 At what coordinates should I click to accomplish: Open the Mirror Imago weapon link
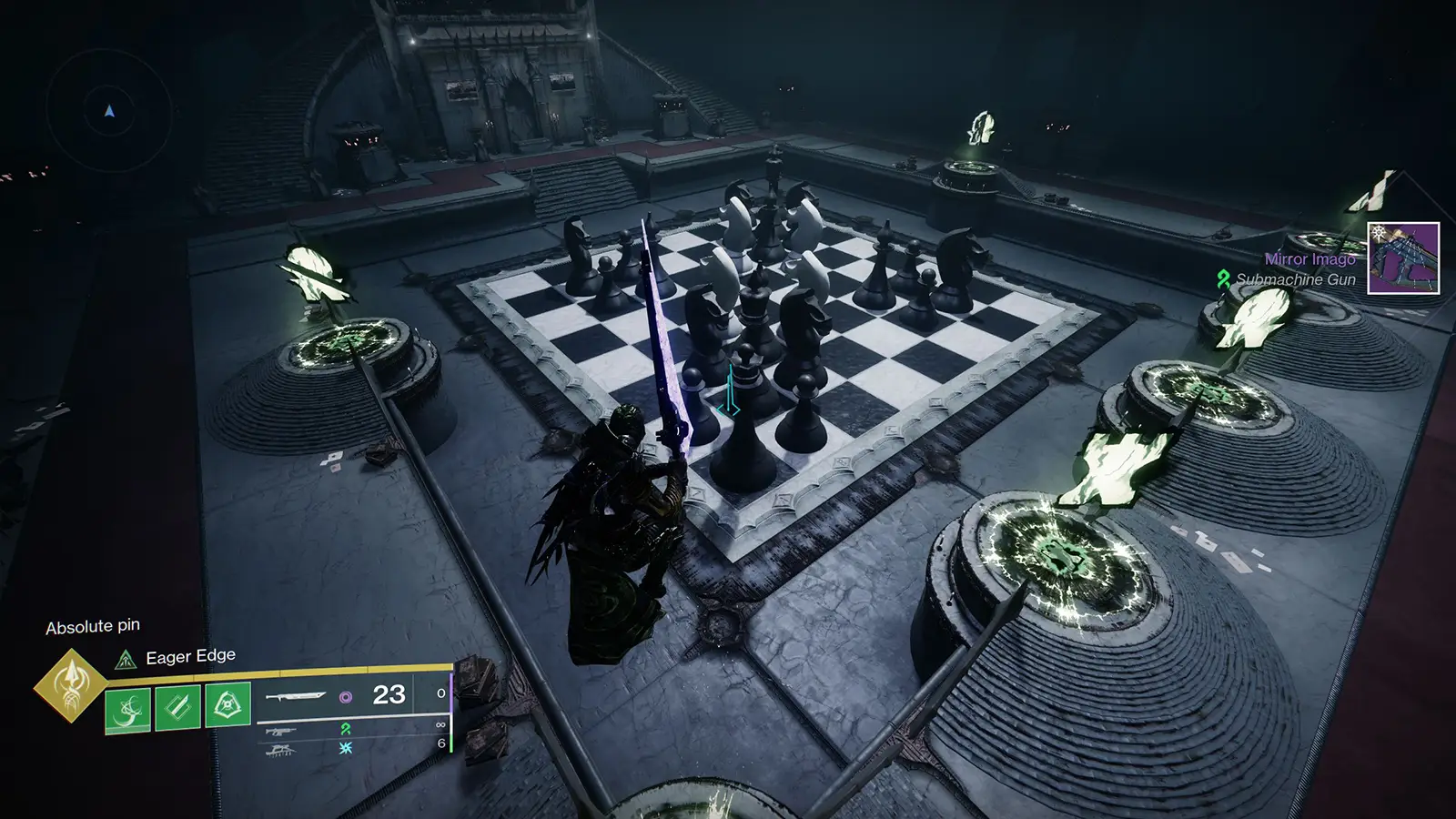pyautogui.click(x=1310, y=261)
